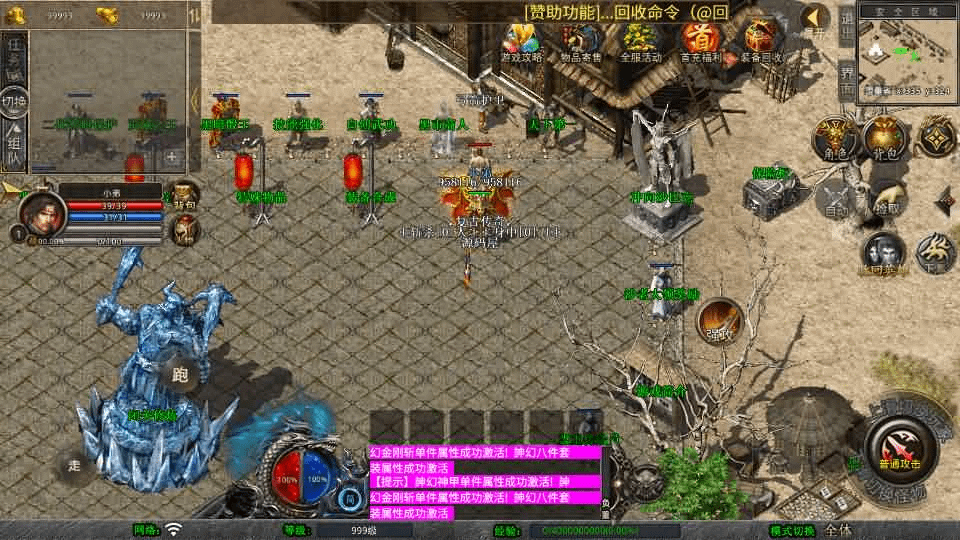Viewport: 960px width, 540px height.
Task: Click the 切换 switch button on left panel
Action: pos(14,102)
